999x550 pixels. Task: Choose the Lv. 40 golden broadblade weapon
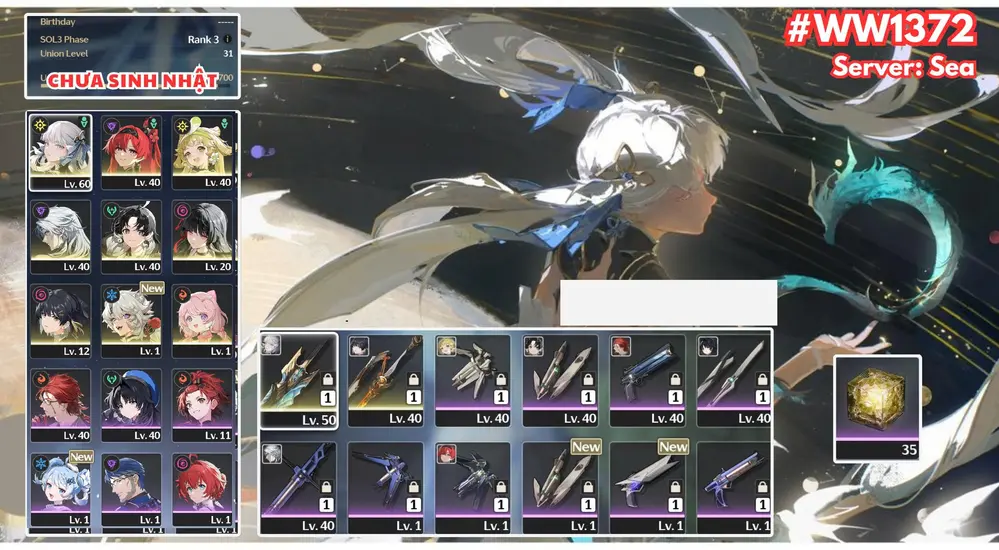tap(386, 381)
